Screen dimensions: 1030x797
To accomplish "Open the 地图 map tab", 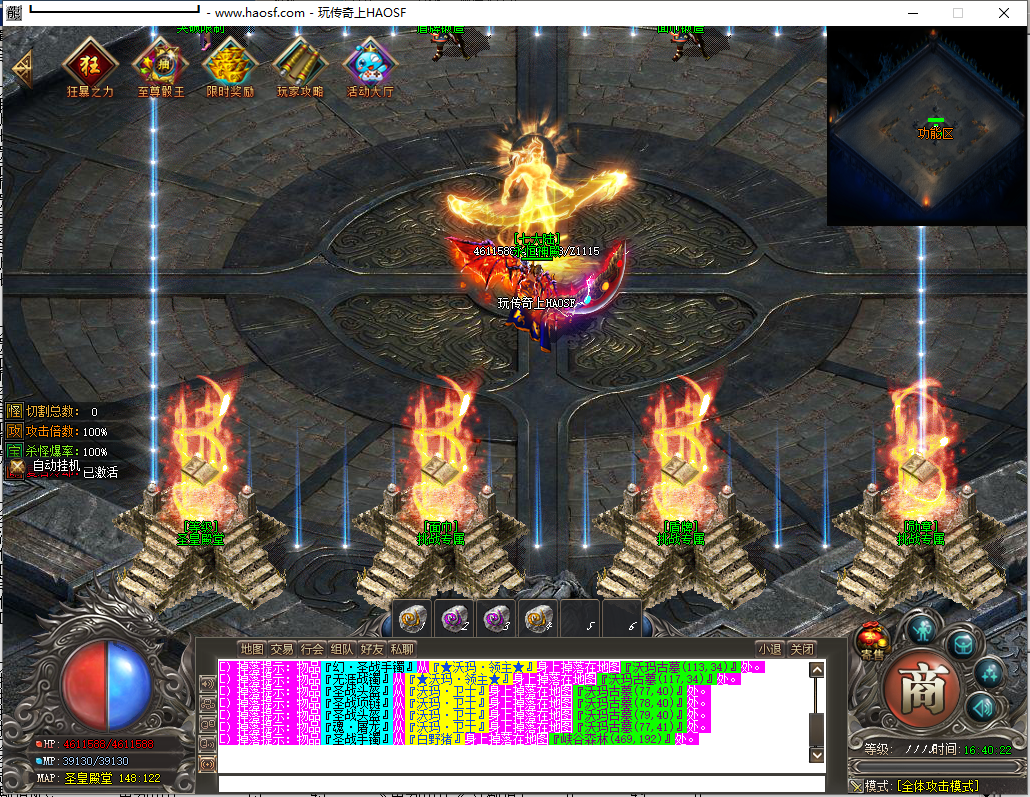I will [x=252, y=649].
